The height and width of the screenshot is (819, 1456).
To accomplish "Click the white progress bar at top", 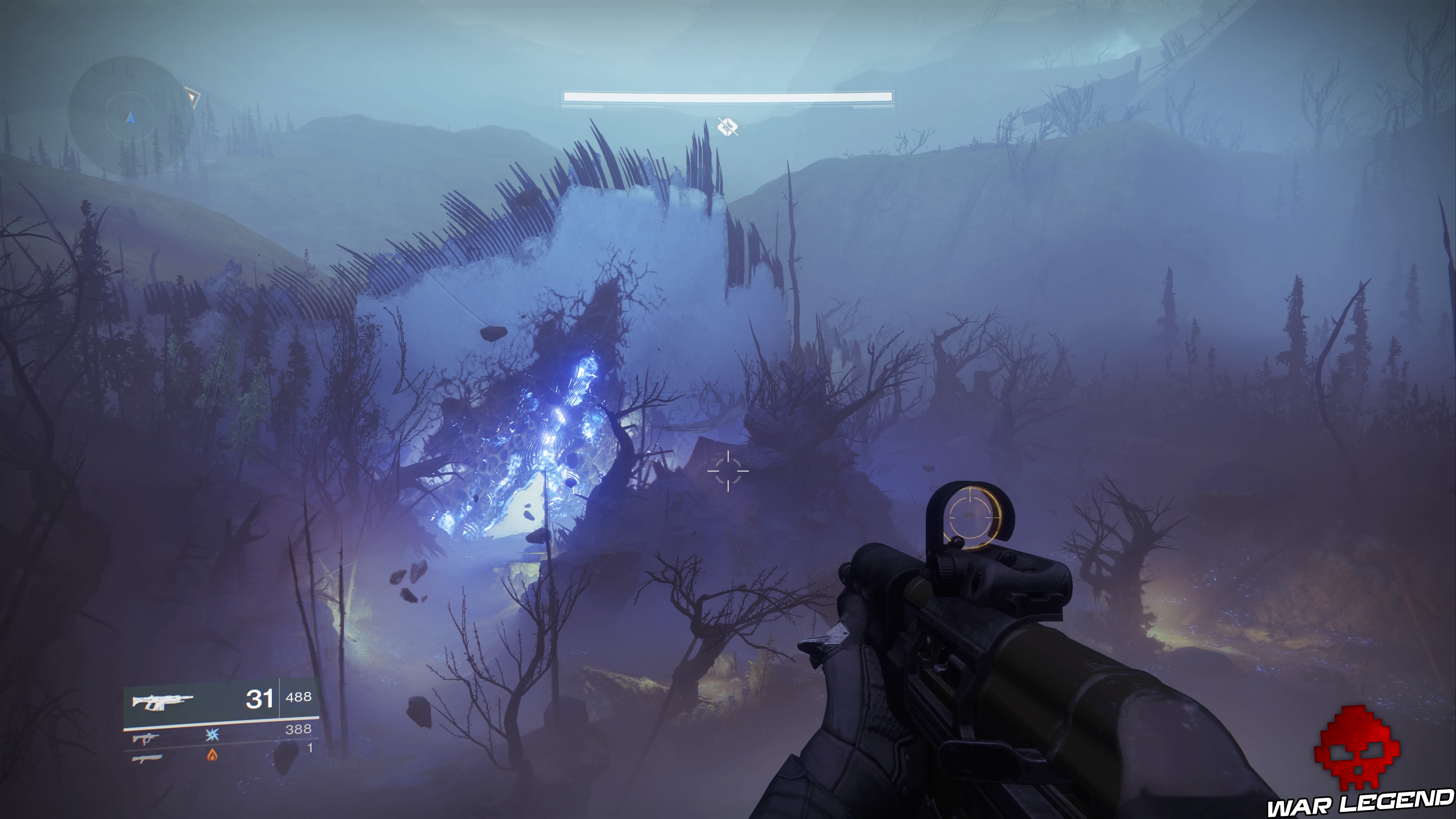I will [x=728, y=96].
